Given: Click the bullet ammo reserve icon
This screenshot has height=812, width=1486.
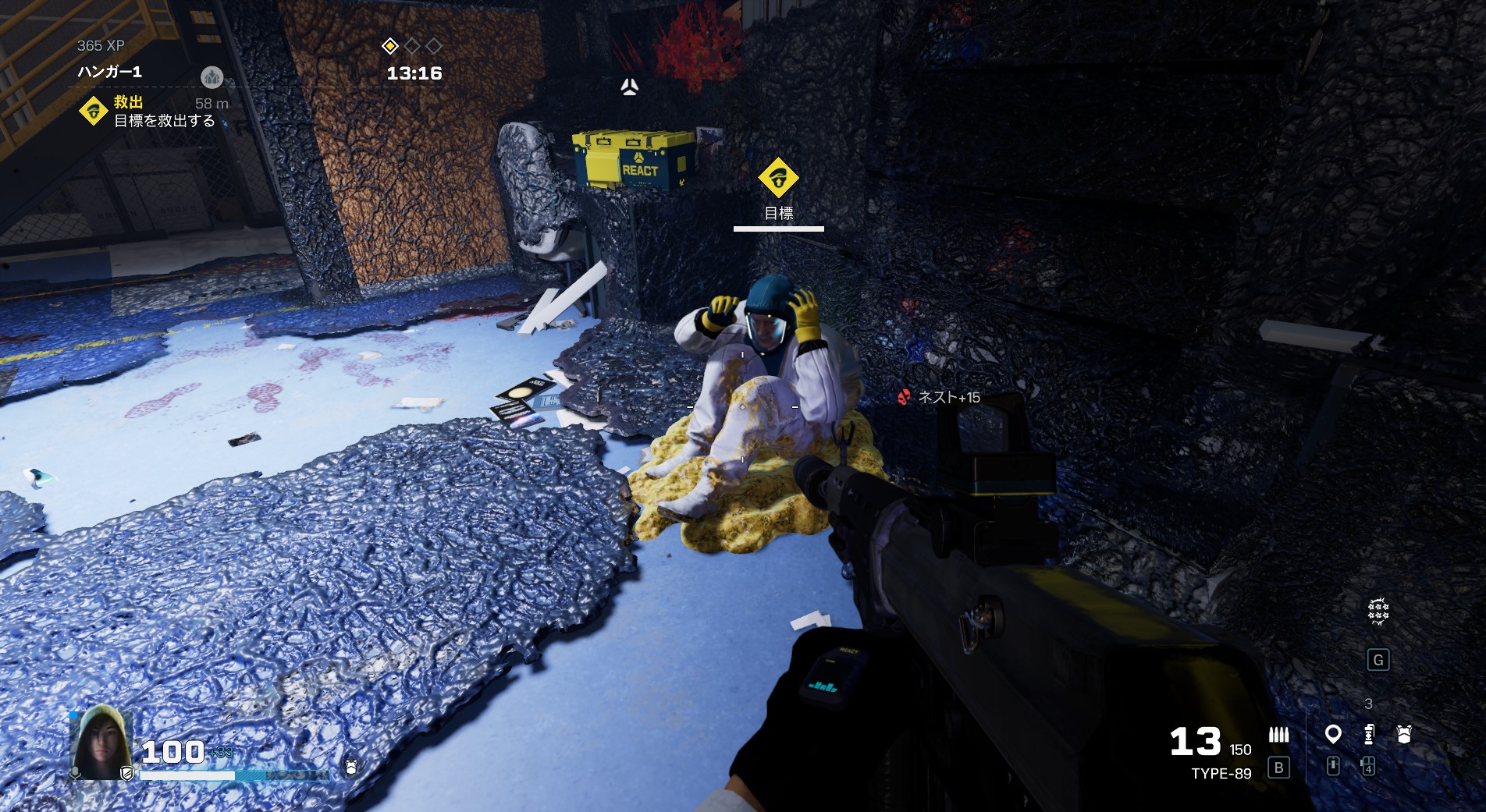Looking at the screenshot, I should 1278,733.
